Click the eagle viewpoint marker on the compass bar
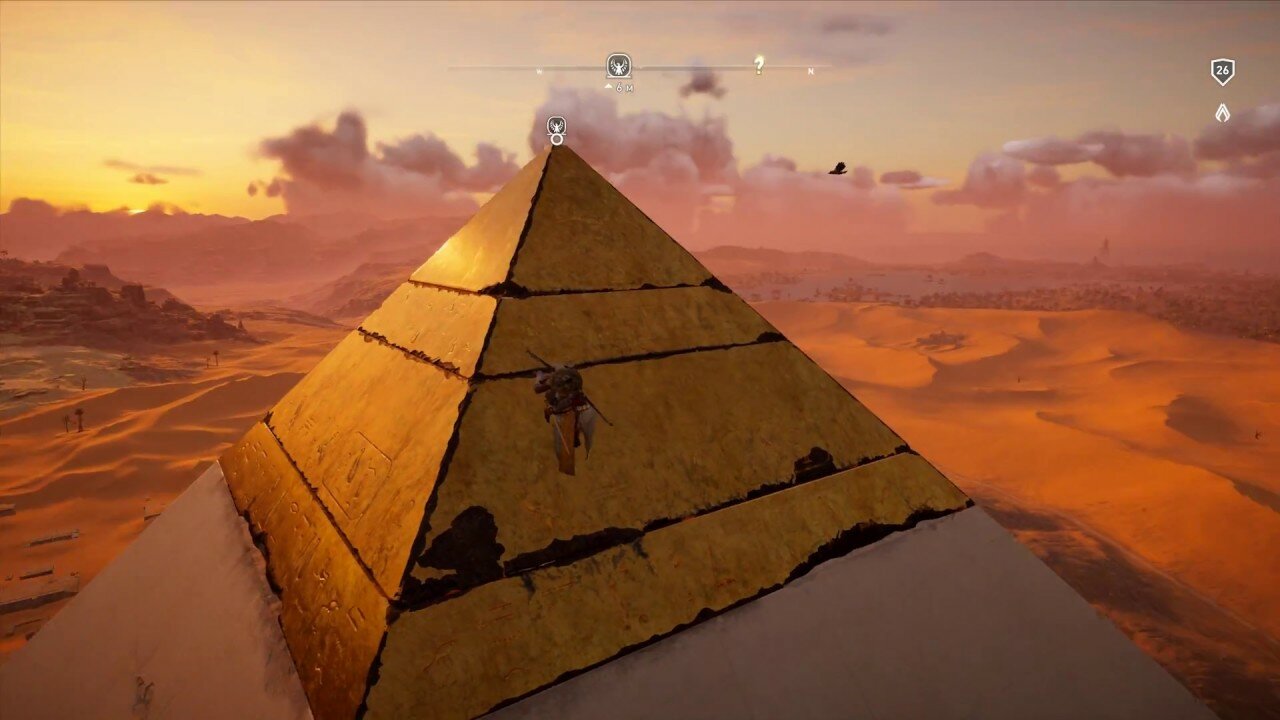 tap(619, 66)
